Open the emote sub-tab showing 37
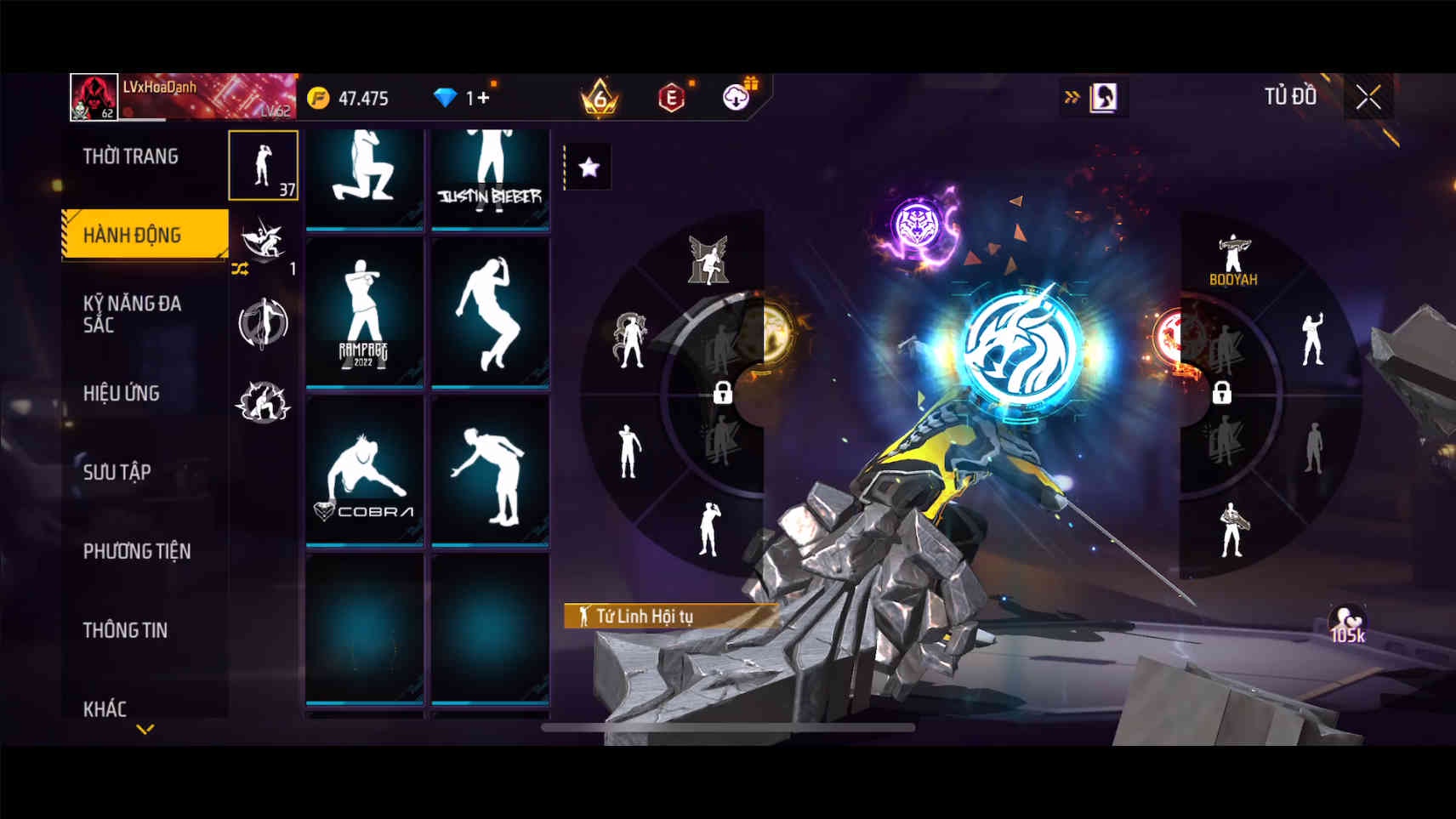 (x=263, y=165)
